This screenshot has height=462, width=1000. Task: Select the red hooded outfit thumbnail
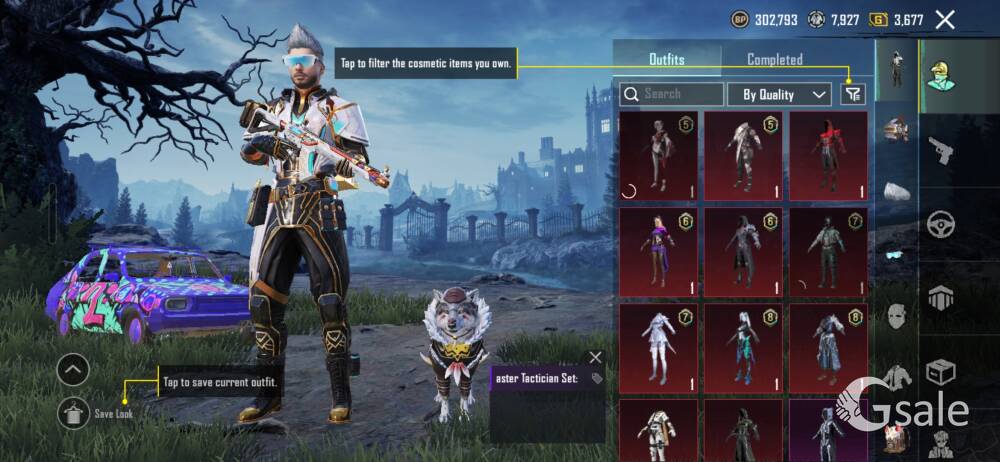pyautogui.click(x=828, y=151)
